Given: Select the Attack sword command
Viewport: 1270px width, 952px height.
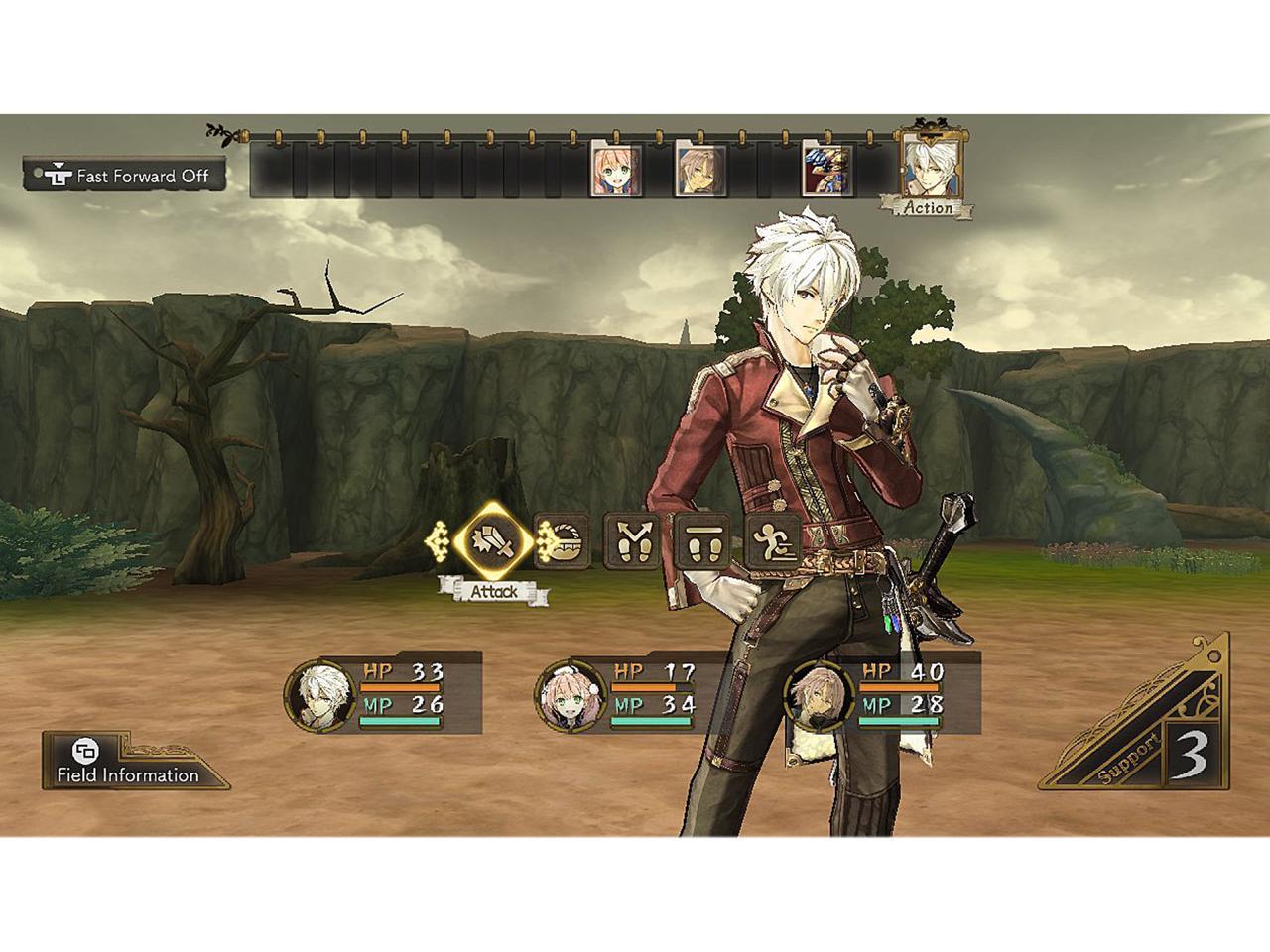Looking at the screenshot, I should (493, 543).
